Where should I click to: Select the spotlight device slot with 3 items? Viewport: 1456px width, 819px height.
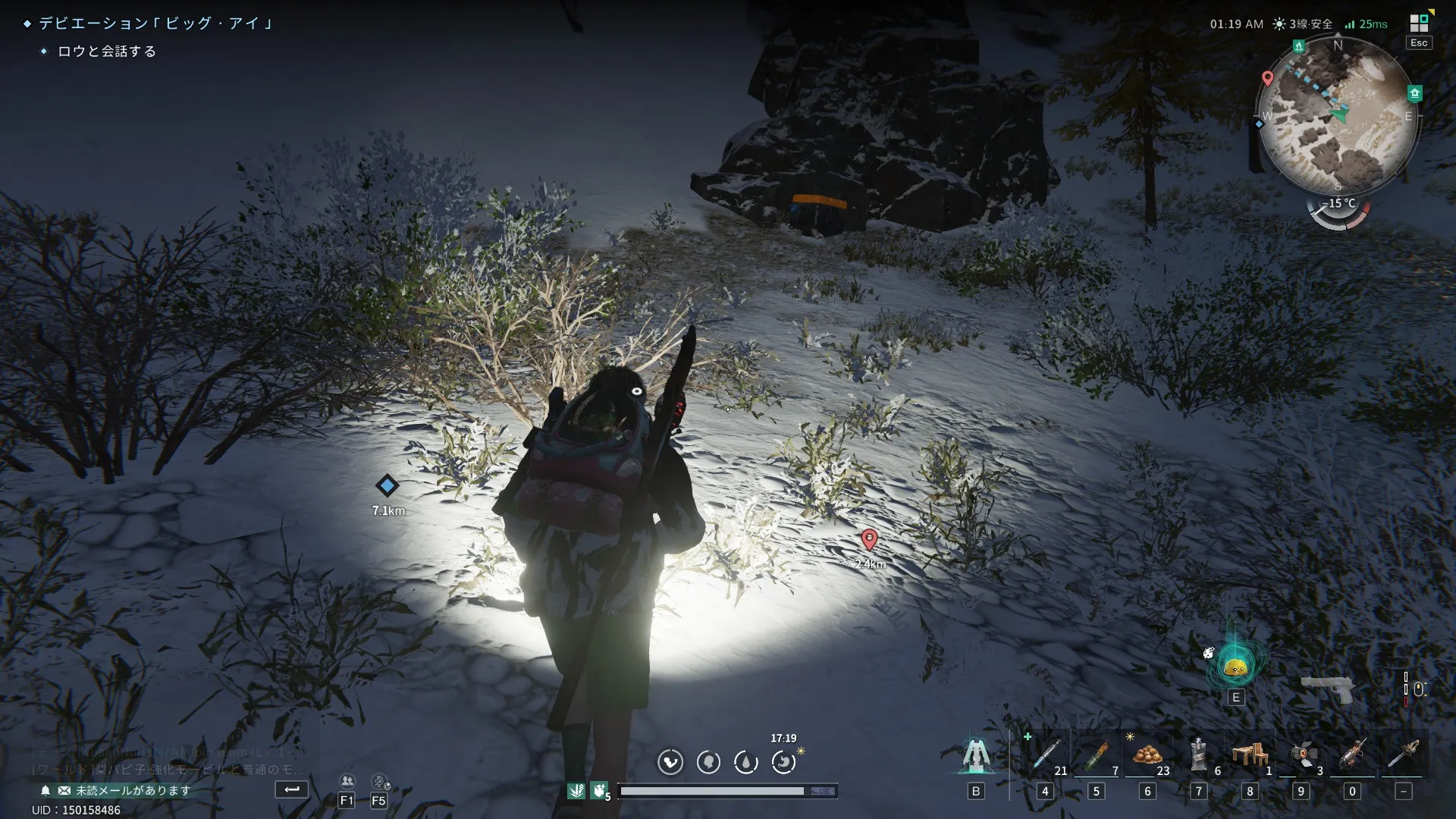click(1301, 756)
